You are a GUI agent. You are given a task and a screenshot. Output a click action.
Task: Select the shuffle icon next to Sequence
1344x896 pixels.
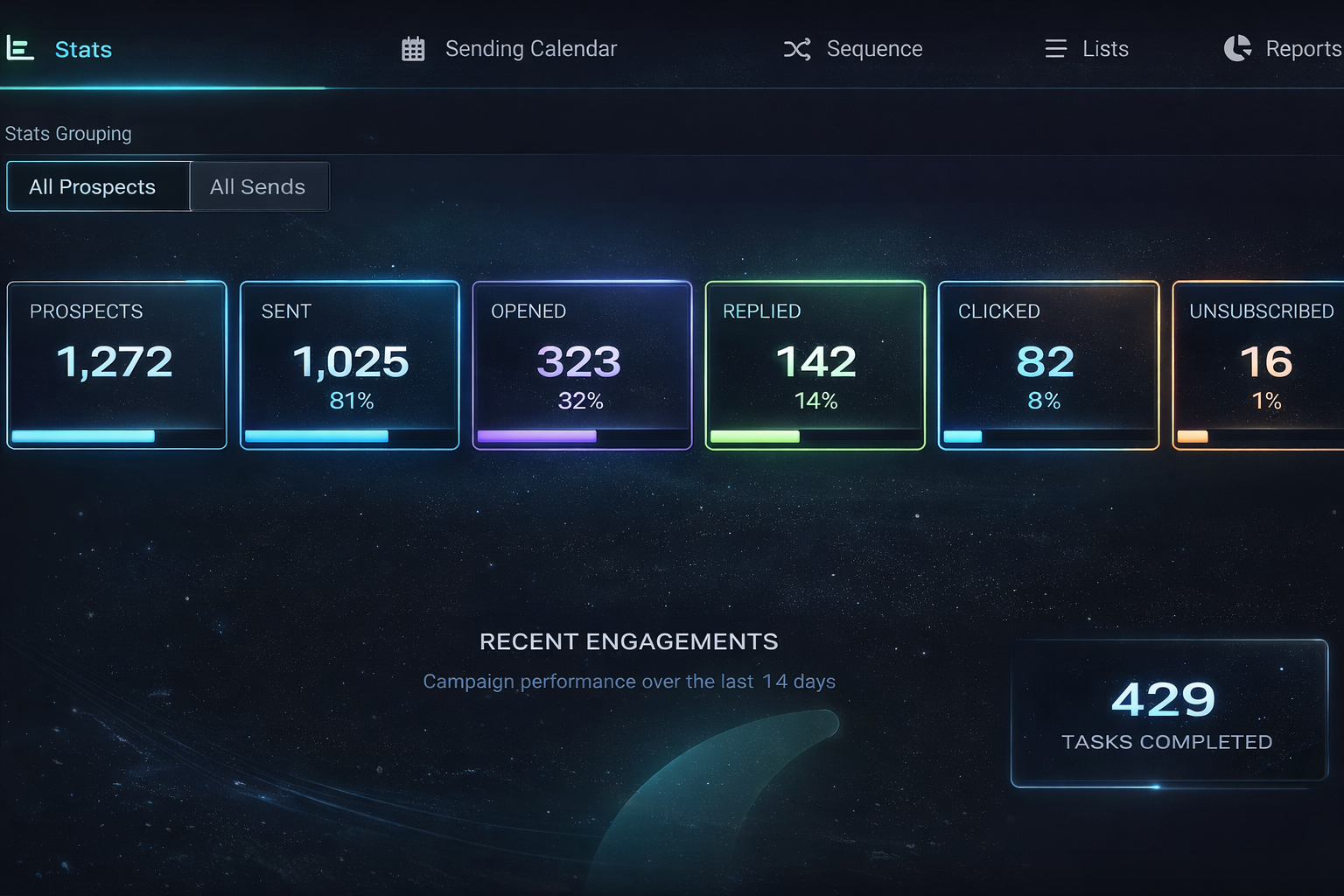click(x=797, y=49)
